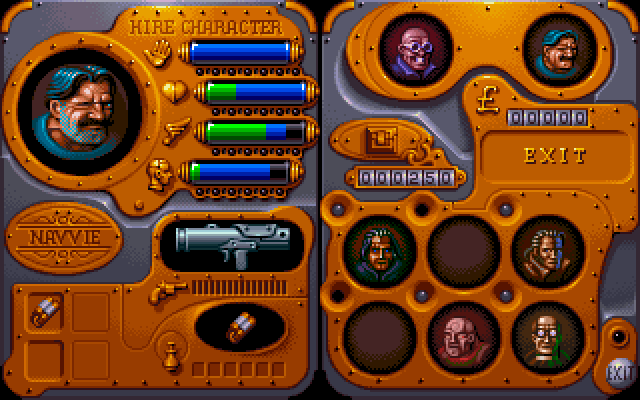Image resolution: width=640 pixels, height=400 pixels.
Task: Select the grey-haired gentleman in brown coat
Action: click(x=546, y=250)
